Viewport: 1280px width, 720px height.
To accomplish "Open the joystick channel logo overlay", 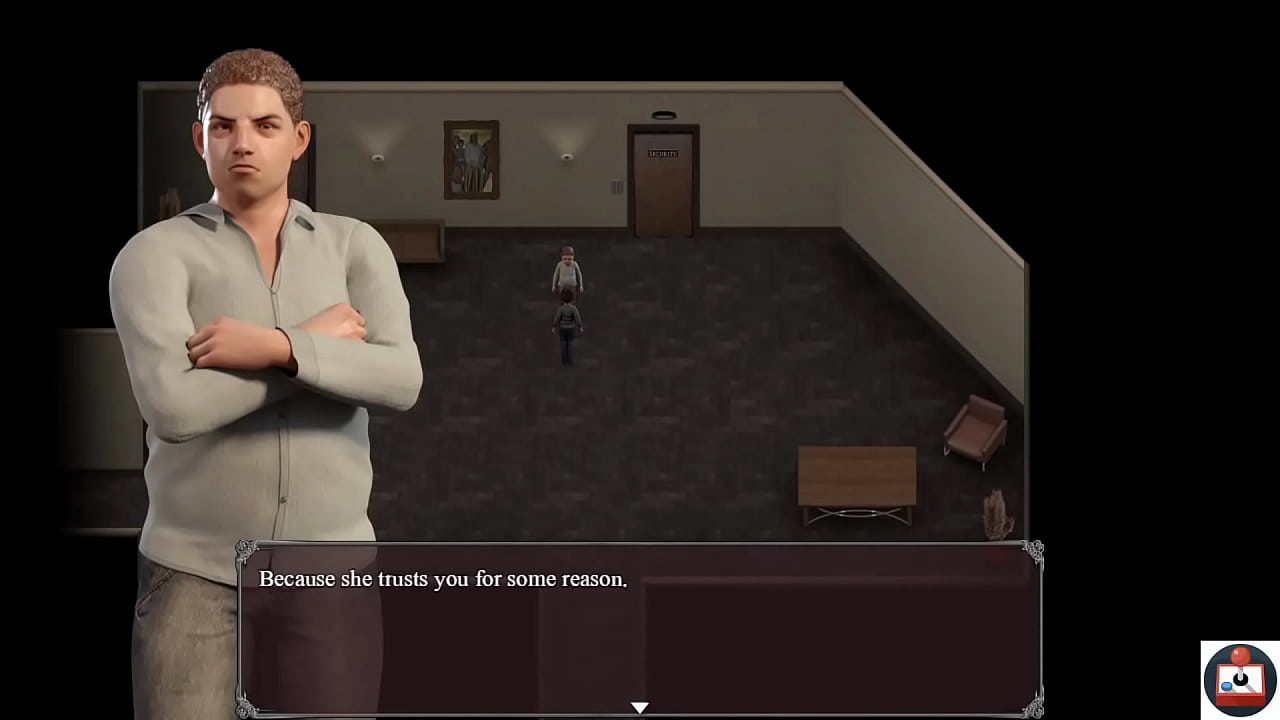I will (x=1240, y=680).
